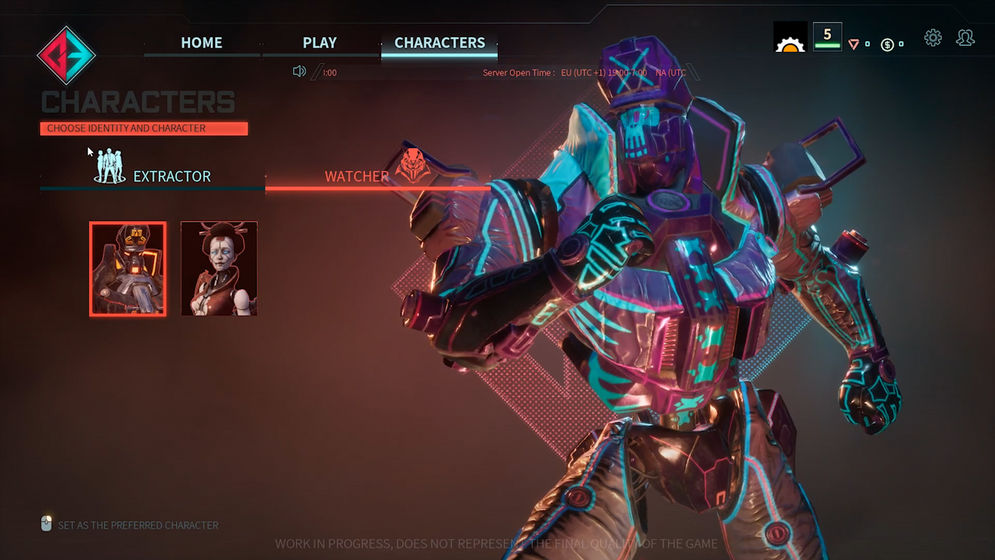Image resolution: width=995 pixels, height=560 pixels.
Task: Choose the pale-faced woman character portrait
Action: (219, 269)
